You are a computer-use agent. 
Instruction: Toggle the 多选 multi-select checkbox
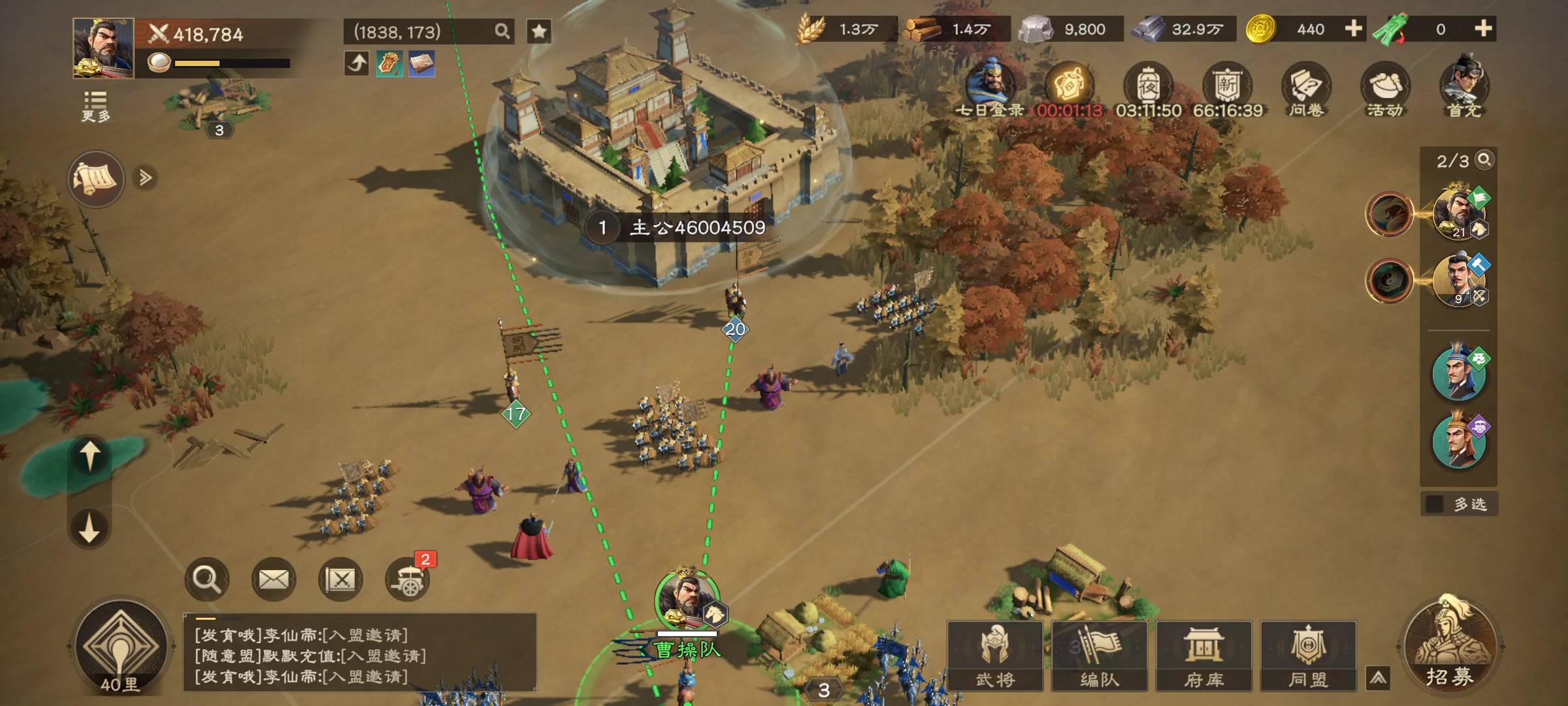[x=1435, y=504]
